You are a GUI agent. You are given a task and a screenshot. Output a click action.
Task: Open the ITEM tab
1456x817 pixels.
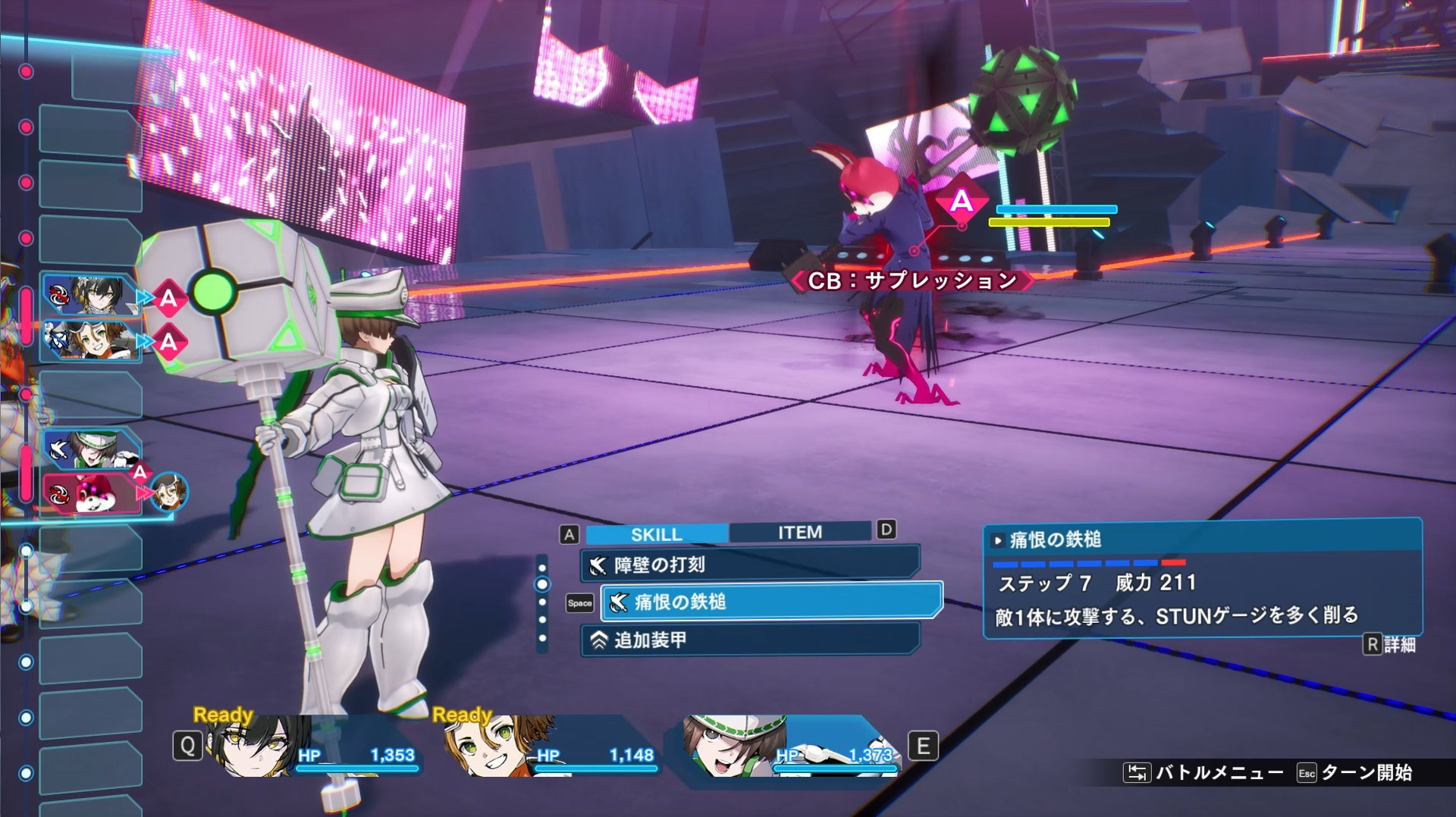coord(799,533)
